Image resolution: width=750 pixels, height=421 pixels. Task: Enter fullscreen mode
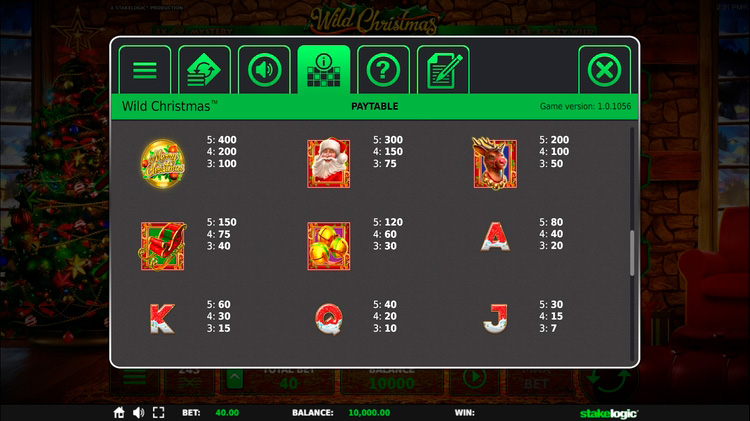coord(157,412)
